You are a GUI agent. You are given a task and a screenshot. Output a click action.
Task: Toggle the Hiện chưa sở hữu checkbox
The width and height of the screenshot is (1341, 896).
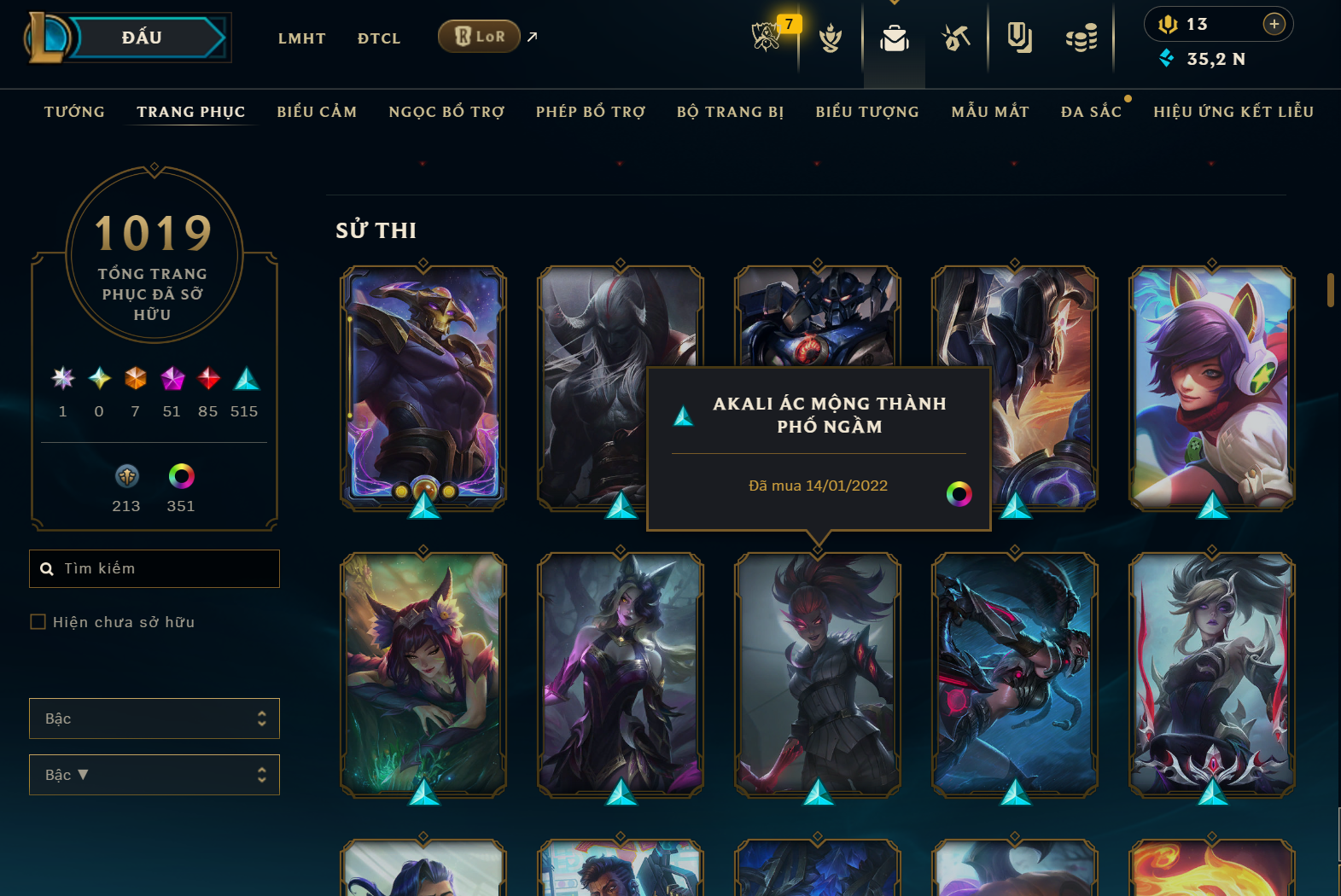click(38, 622)
